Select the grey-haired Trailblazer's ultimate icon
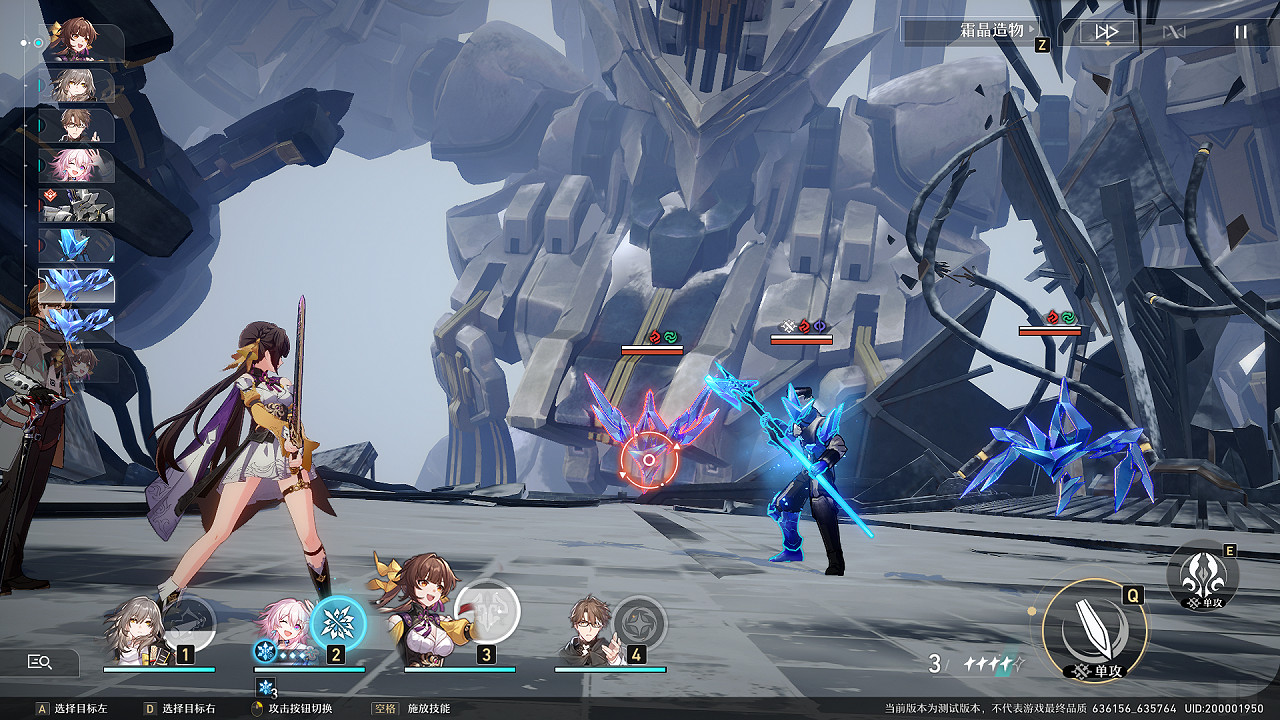The height and width of the screenshot is (720, 1280). (x=187, y=624)
